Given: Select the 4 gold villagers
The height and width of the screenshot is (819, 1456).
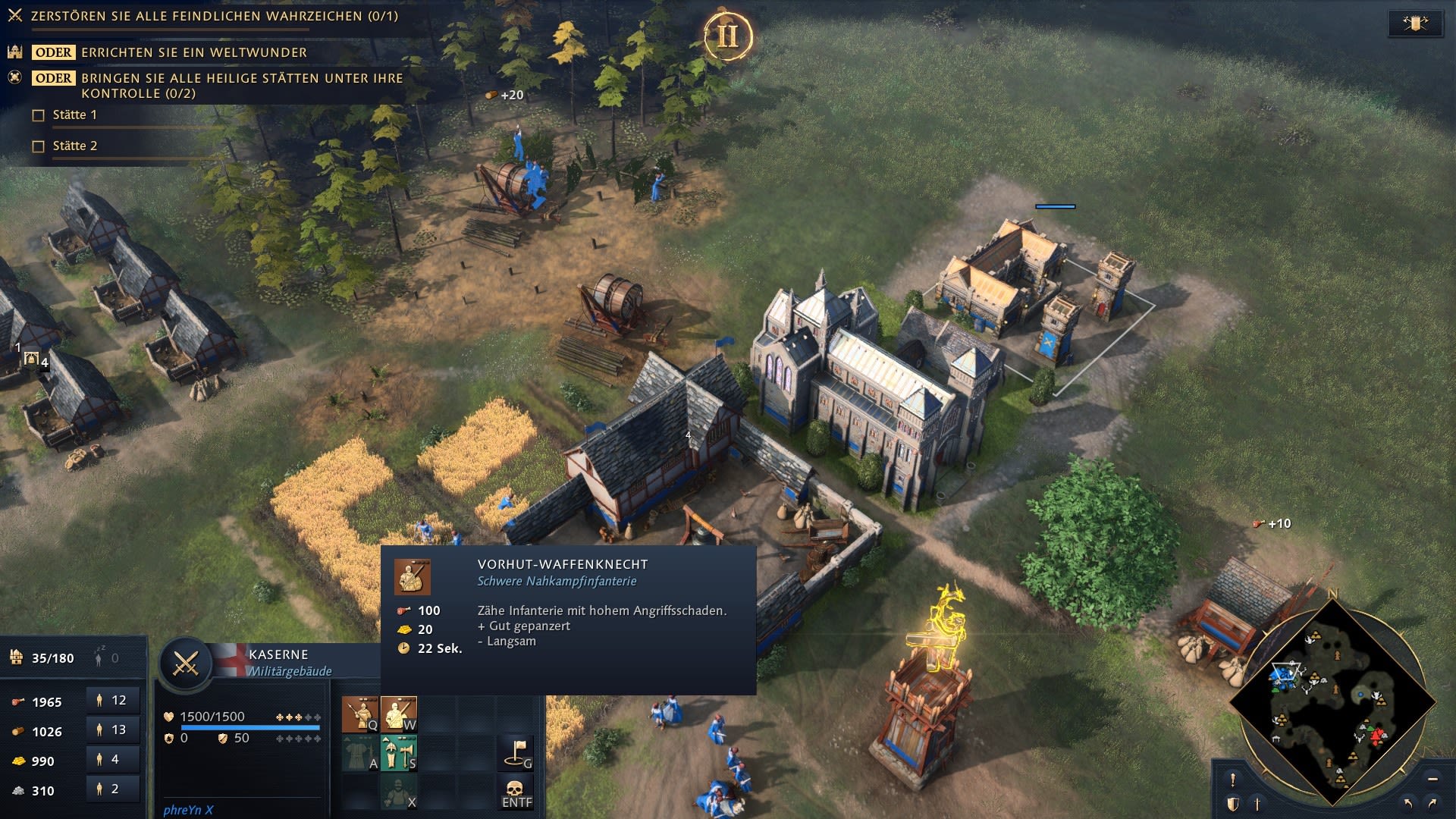Looking at the screenshot, I should click(112, 759).
